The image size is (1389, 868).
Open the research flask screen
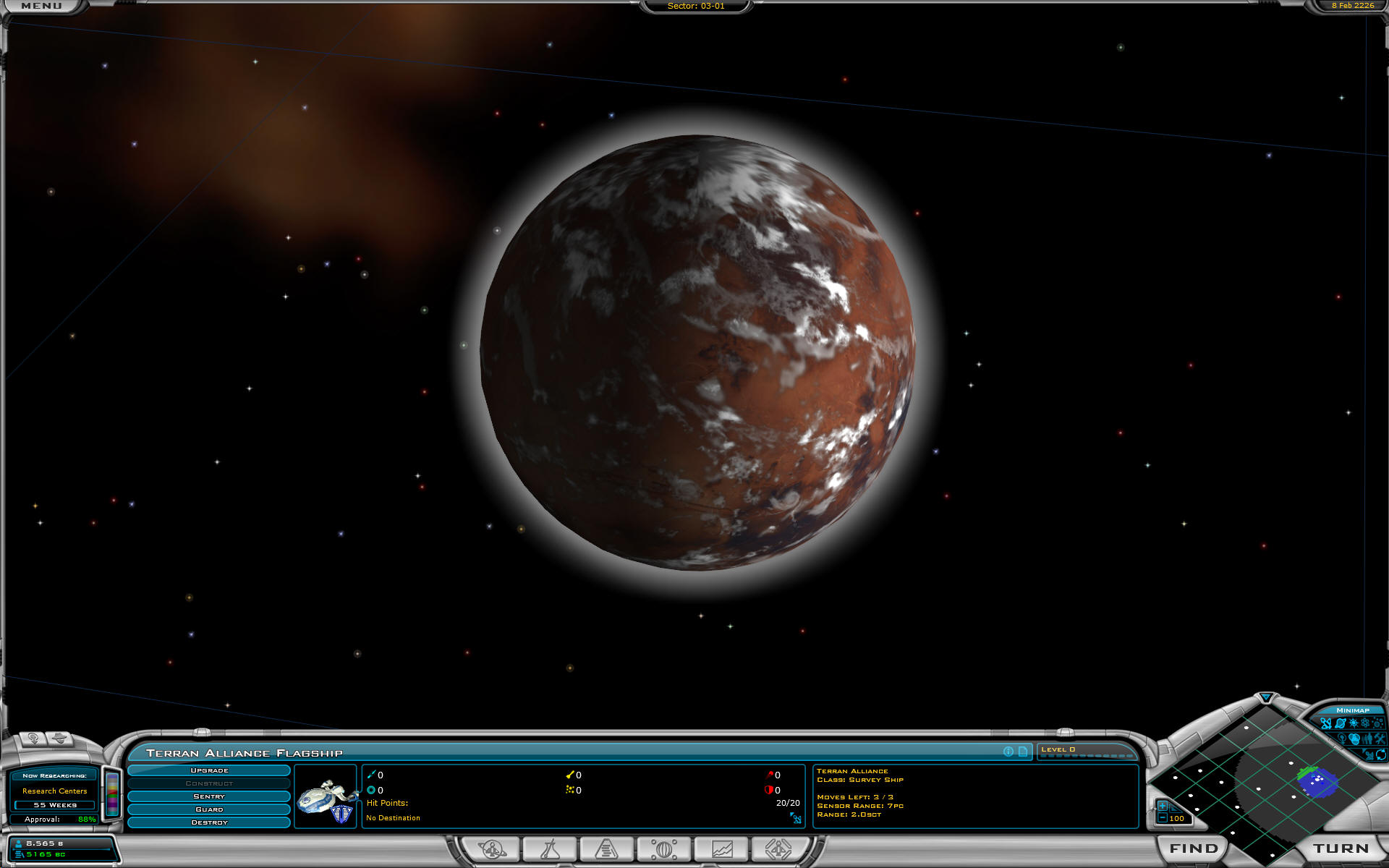[x=550, y=848]
